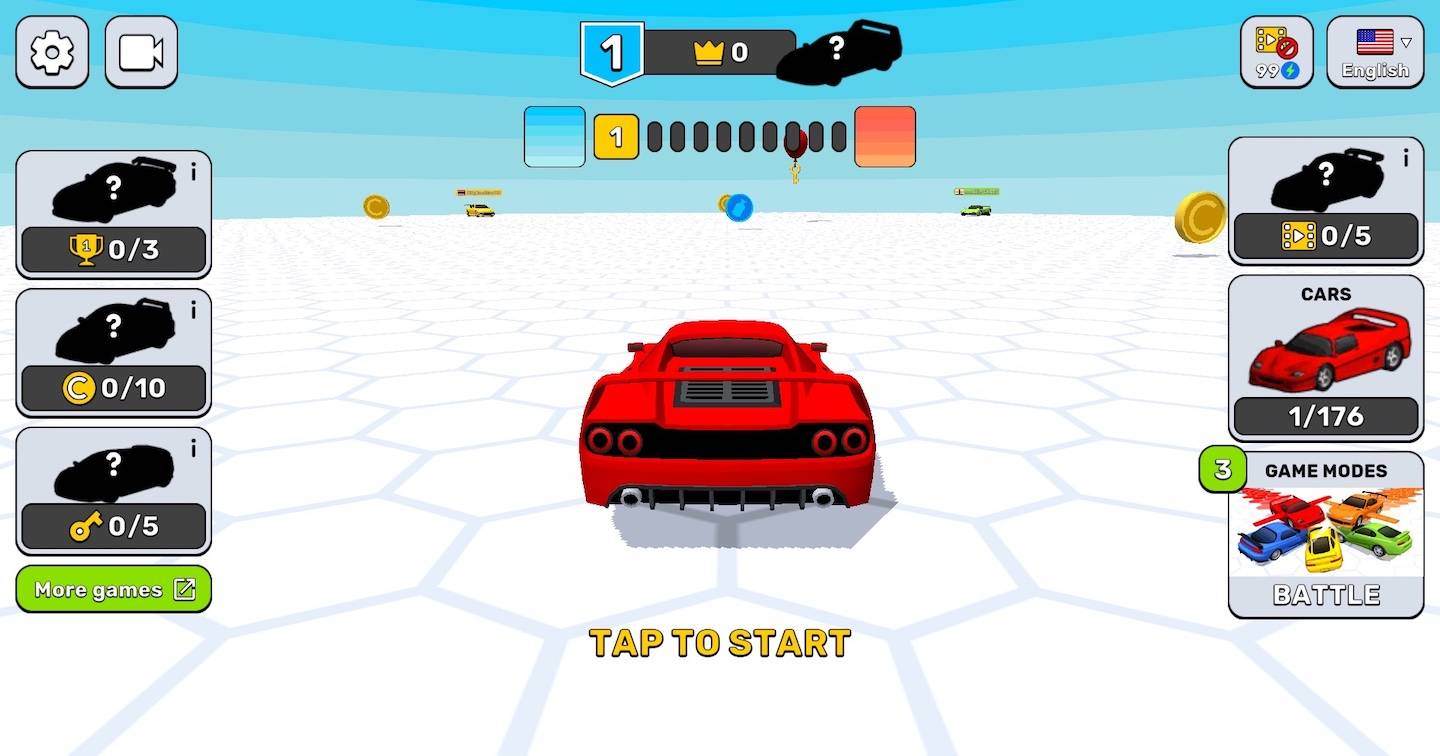Show info for the key car reward
Screen dimensions: 1440x756
click(194, 449)
